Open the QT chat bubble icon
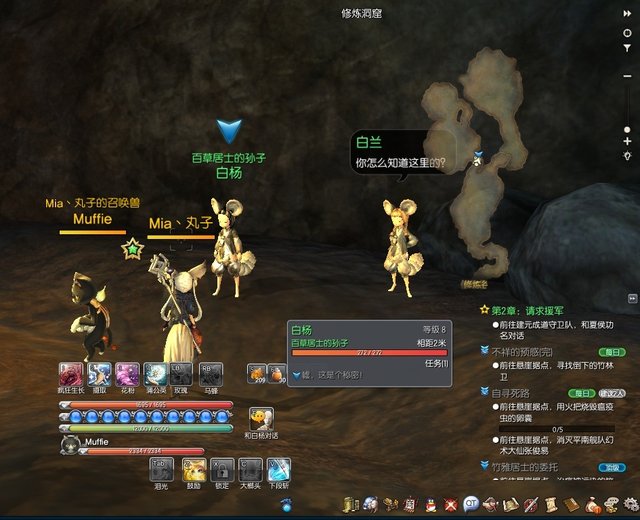Screen dimensions: 640x520 tap(471, 503)
